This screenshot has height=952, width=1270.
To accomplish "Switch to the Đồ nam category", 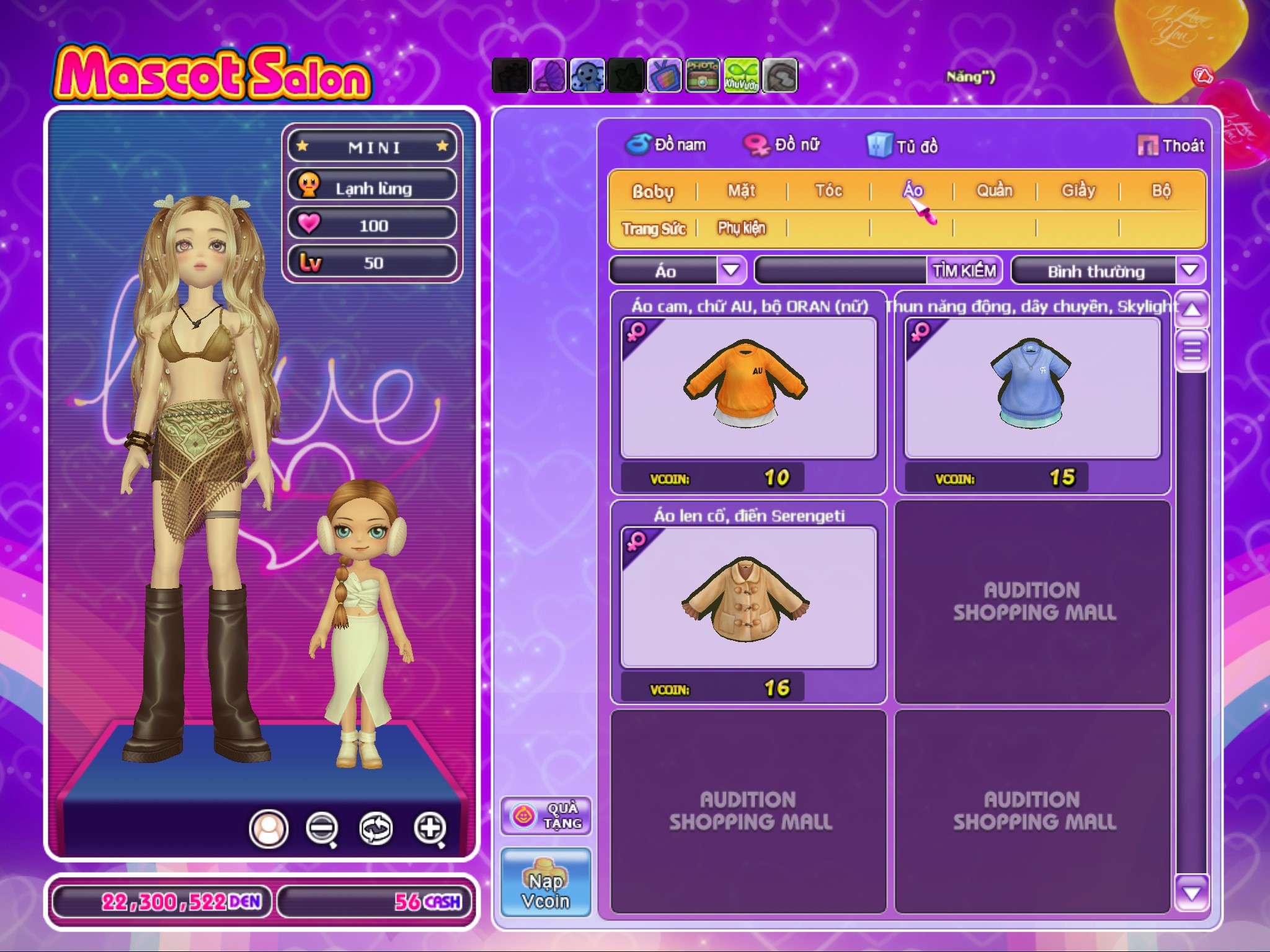I will pyautogui.click(x=667, y=145).
